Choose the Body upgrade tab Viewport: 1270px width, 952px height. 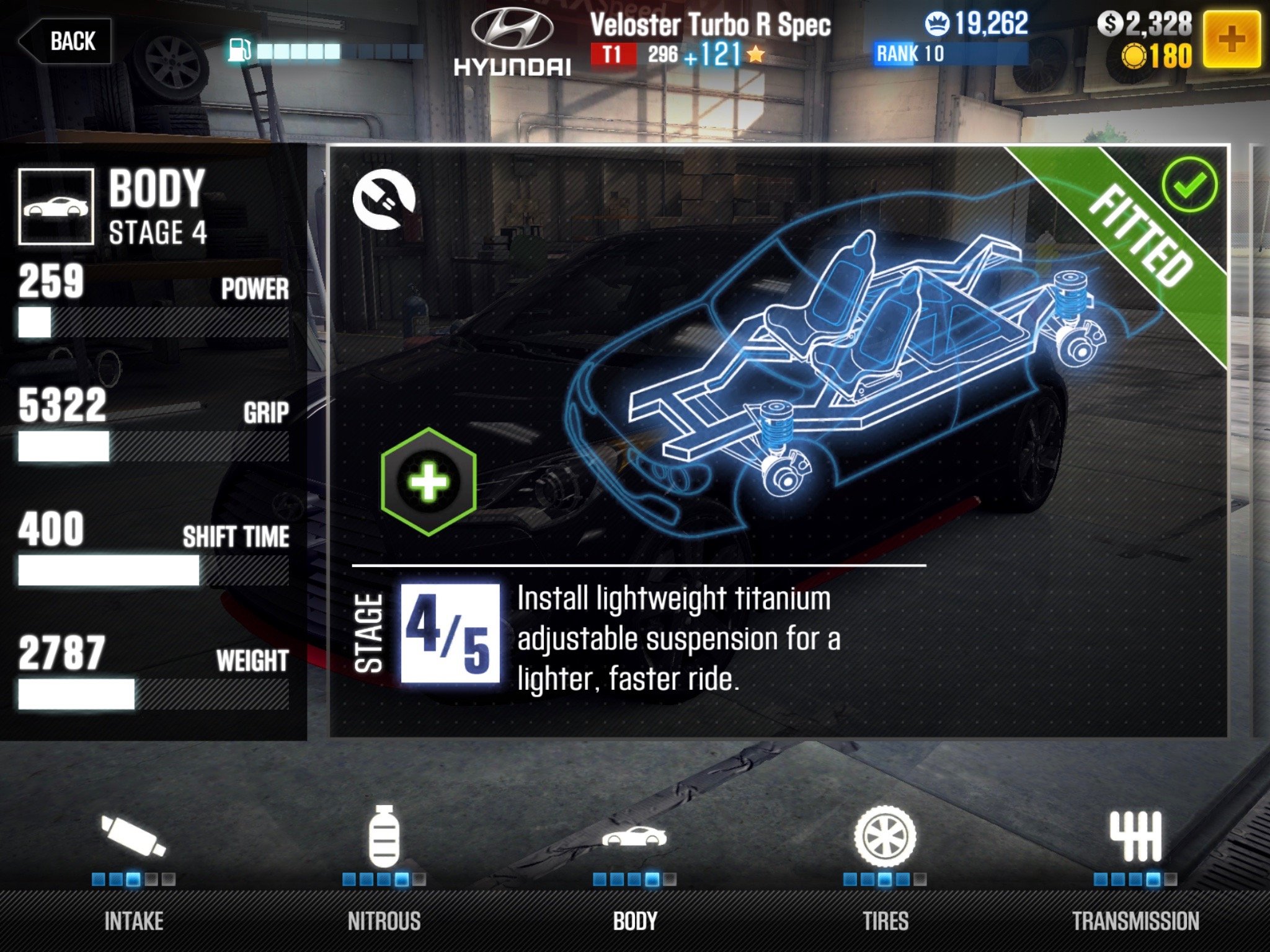pos(634,868)
